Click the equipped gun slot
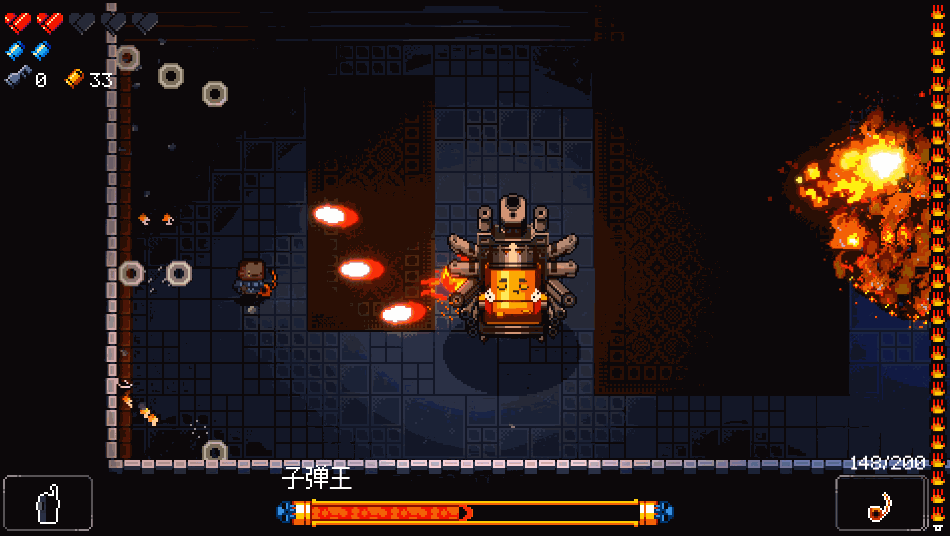The image size is (950, 536). click(880, 502)
